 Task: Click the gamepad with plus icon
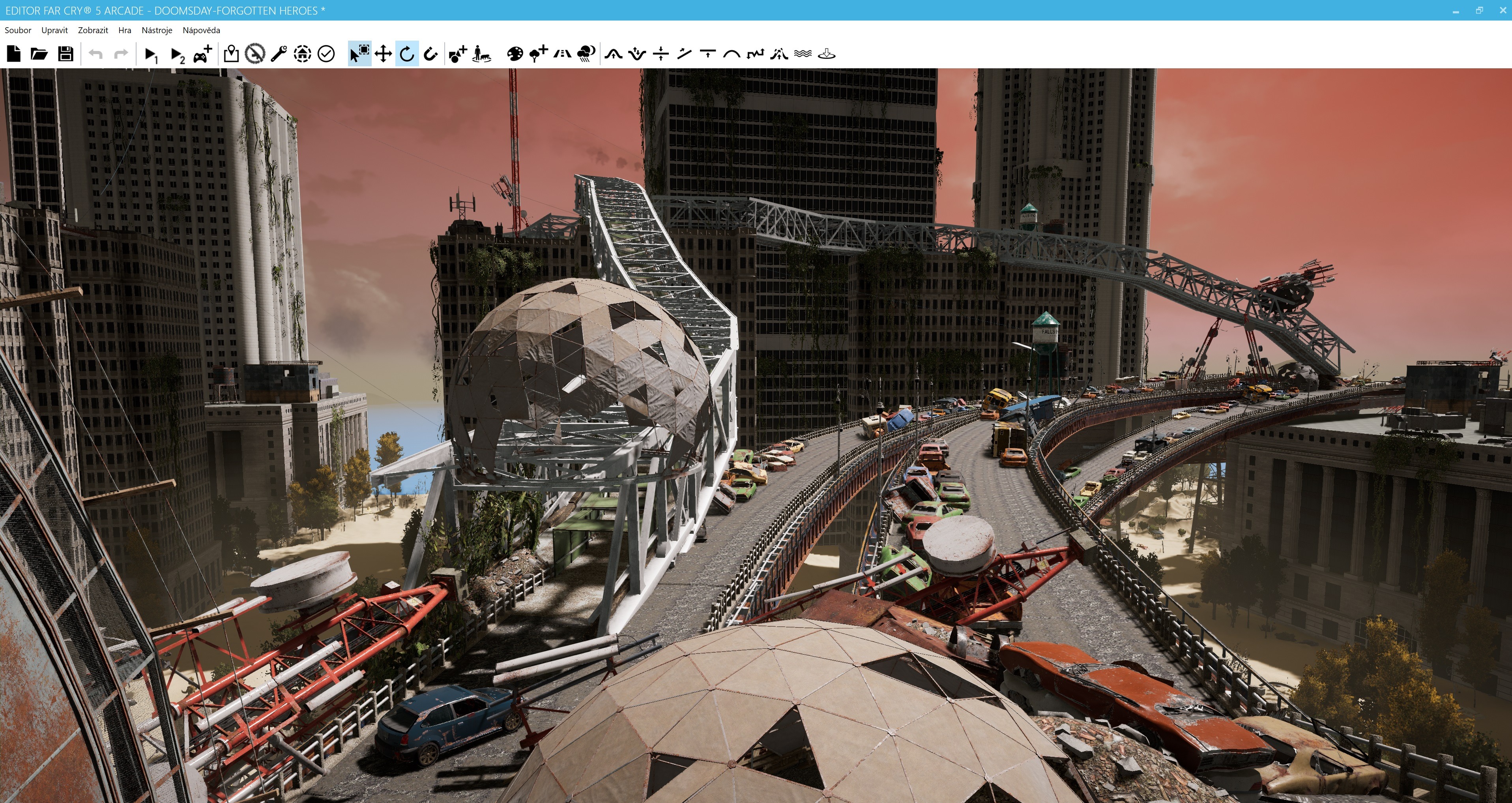202,54
